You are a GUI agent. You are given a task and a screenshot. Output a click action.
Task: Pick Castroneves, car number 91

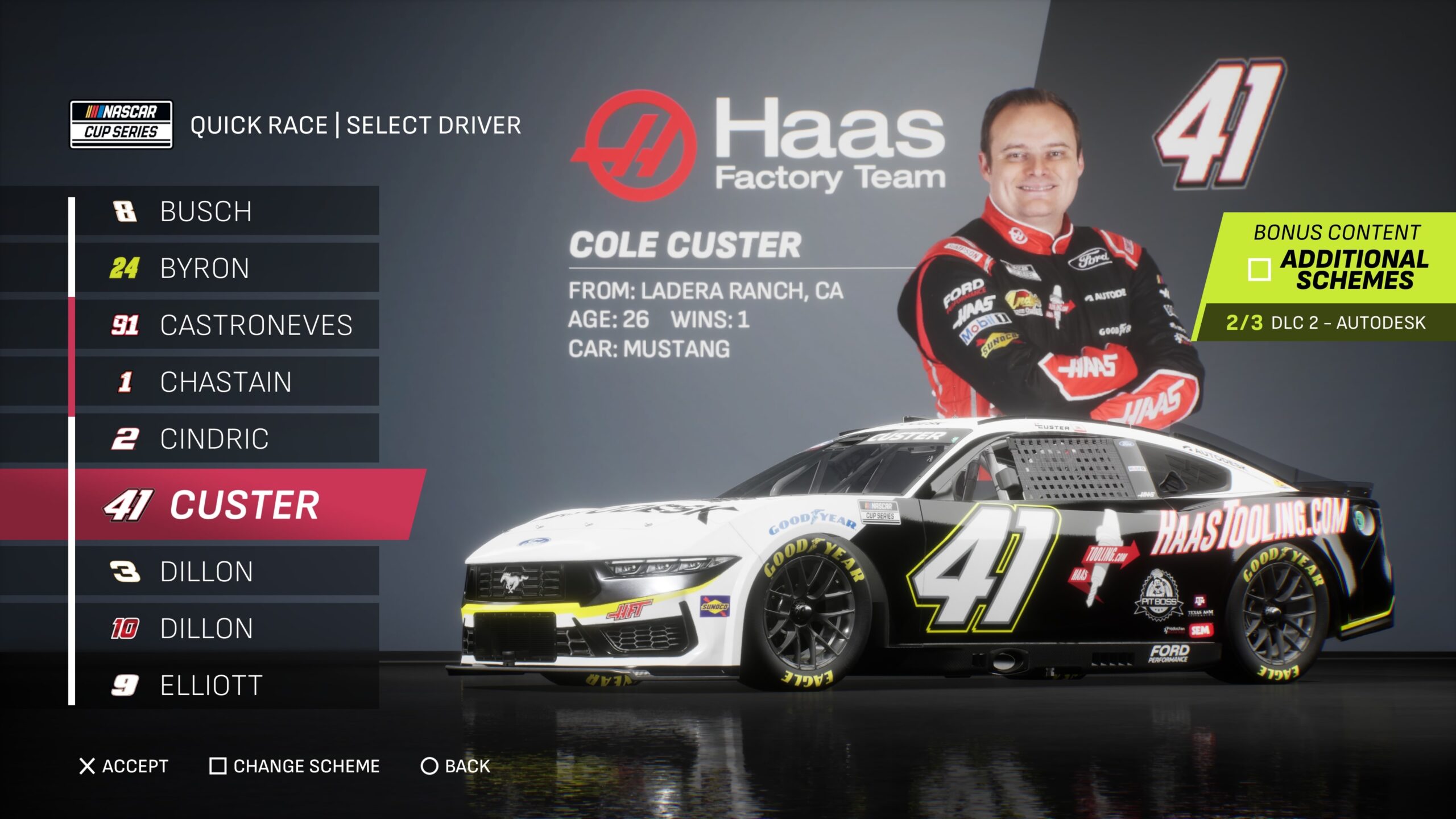[226, 325]
